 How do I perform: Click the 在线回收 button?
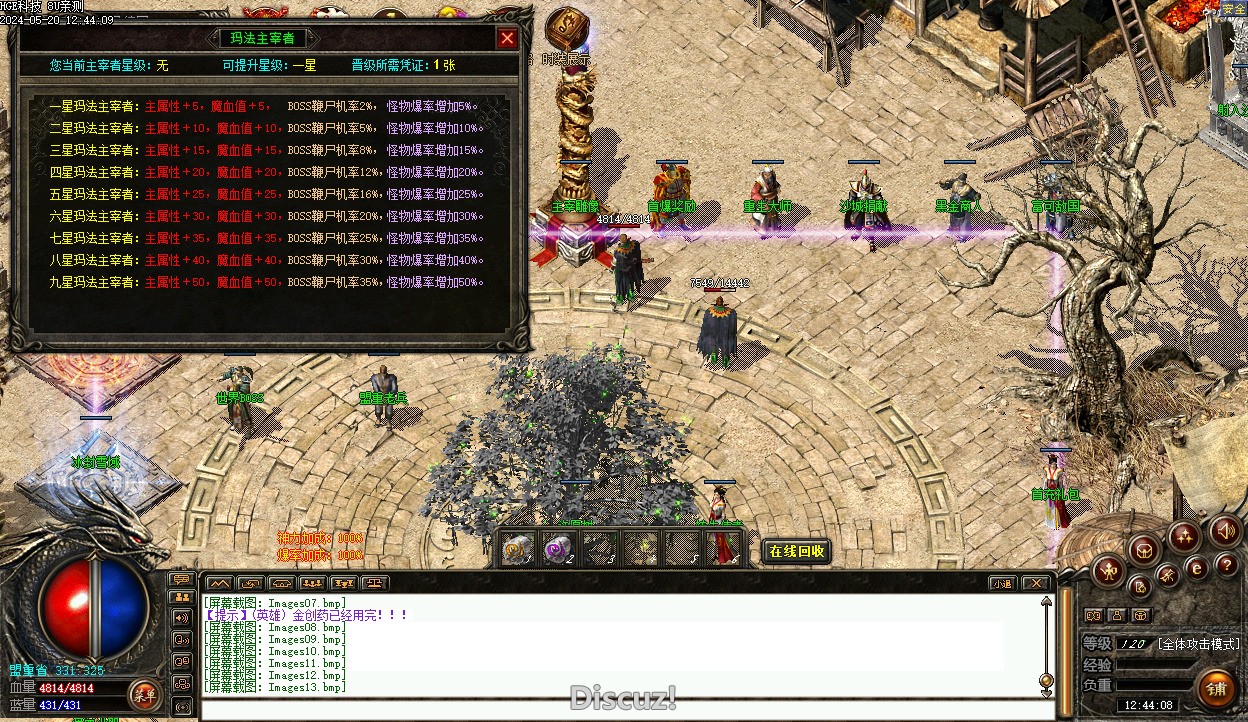(x=797, y=551)
